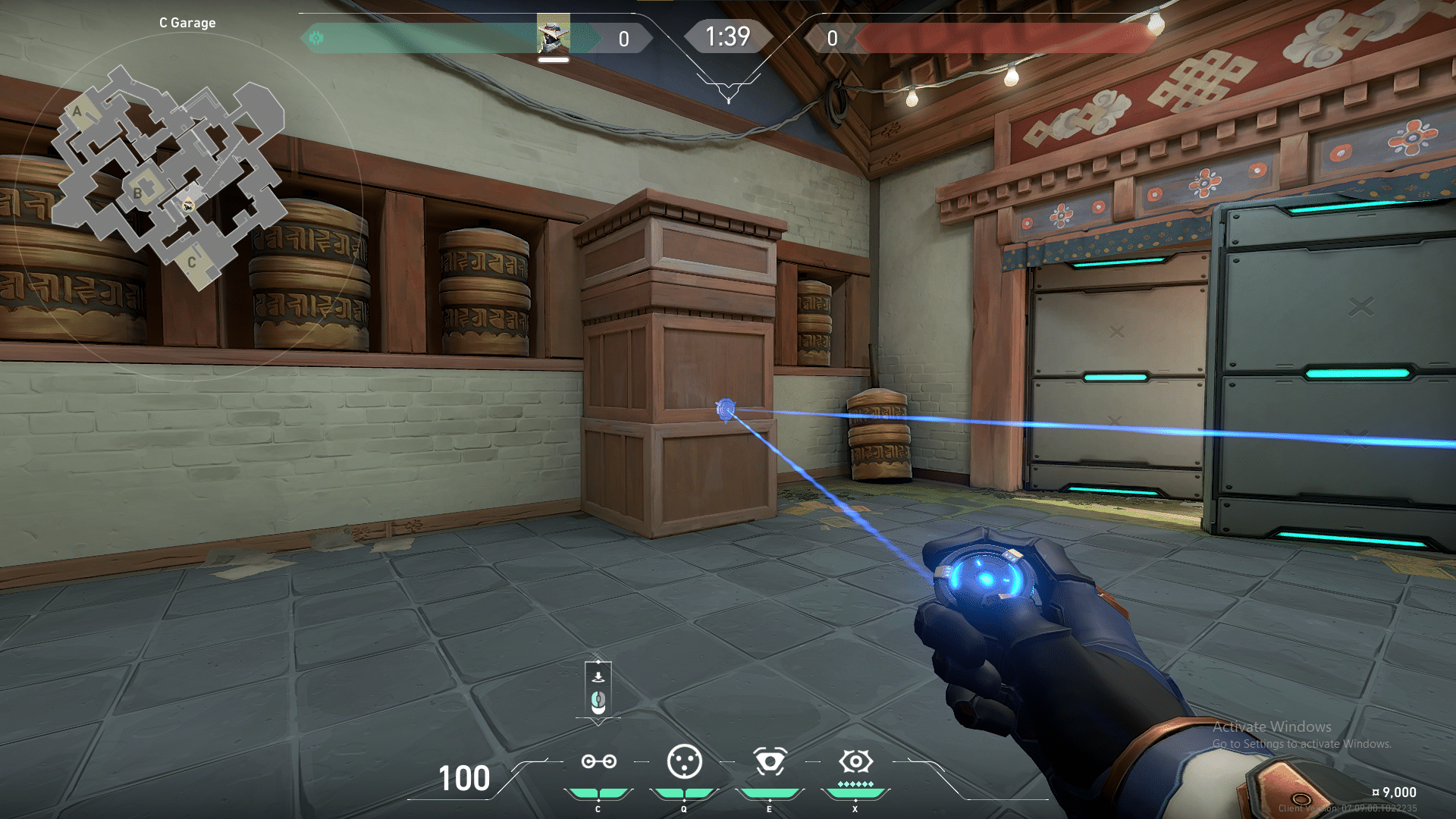Select the Trapwire ability icon
The image size is (1456, 819).
tap(598, 761)
